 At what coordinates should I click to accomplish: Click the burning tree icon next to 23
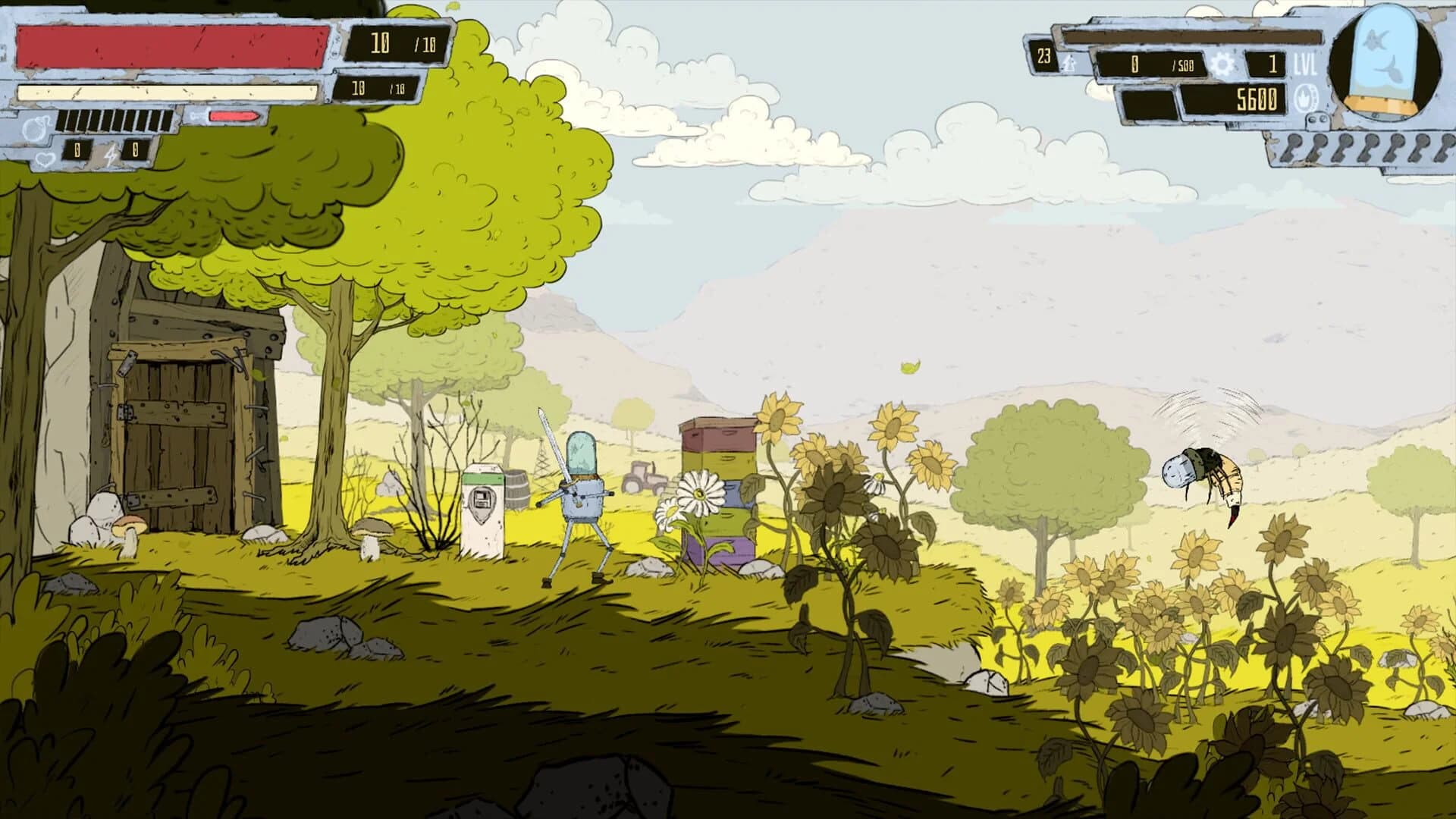tap(1069, 64)
